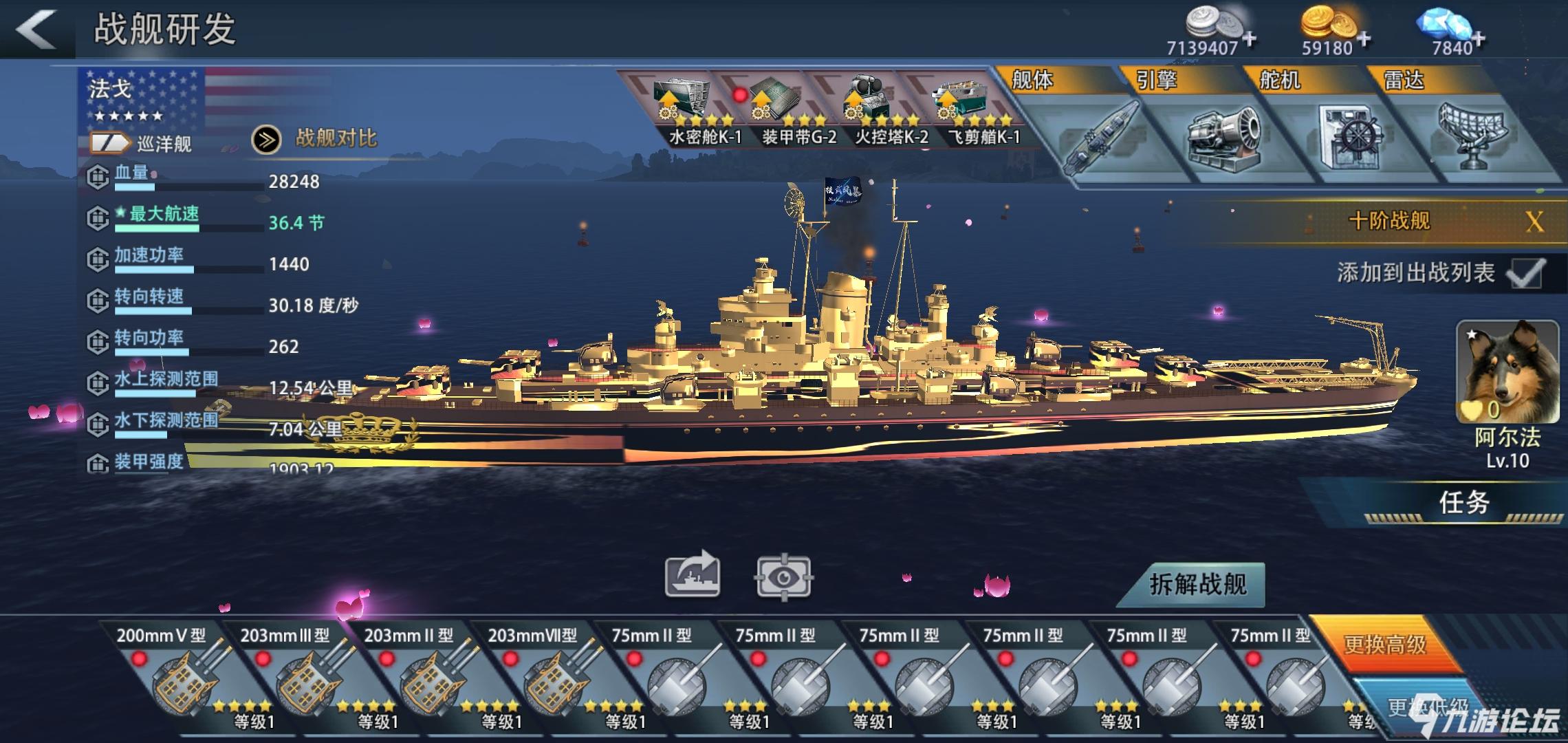Toggle 添加到出战列表 checkbox
Viewport: 1568px width, 743px height.
pos(1525,273)
